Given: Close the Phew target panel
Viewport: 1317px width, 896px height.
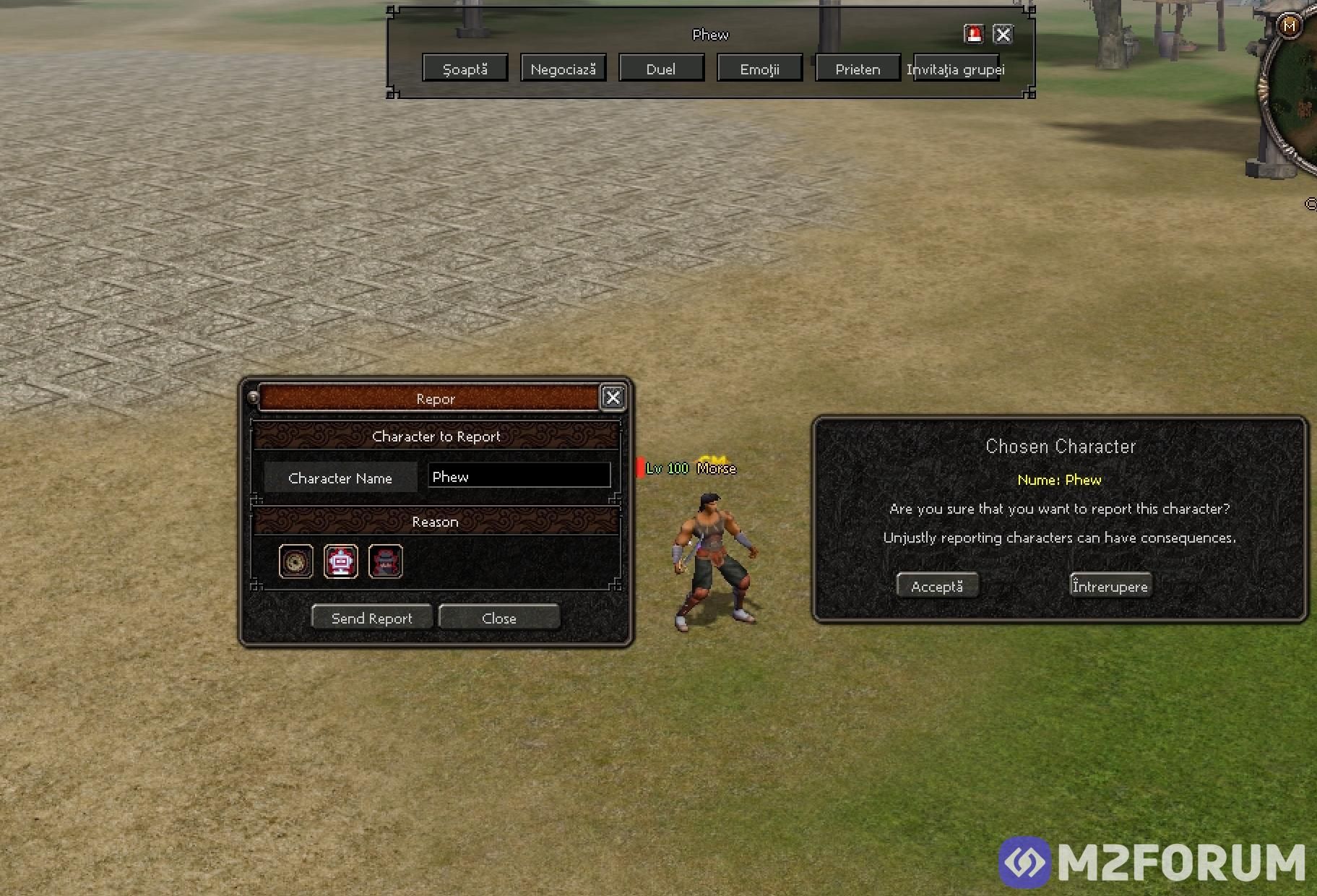Looking at the screenshot, I should point(1003,34).
